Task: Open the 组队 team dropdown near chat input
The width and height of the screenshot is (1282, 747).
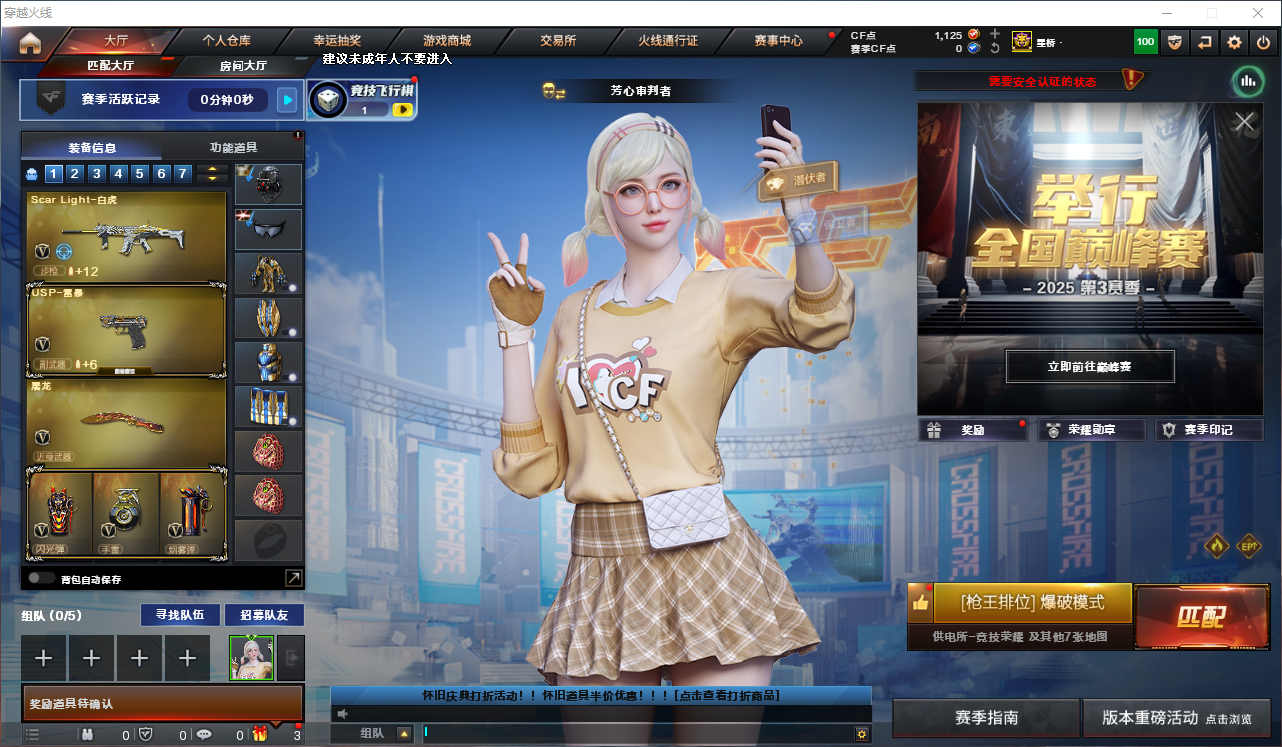Action: pos(405,733)
